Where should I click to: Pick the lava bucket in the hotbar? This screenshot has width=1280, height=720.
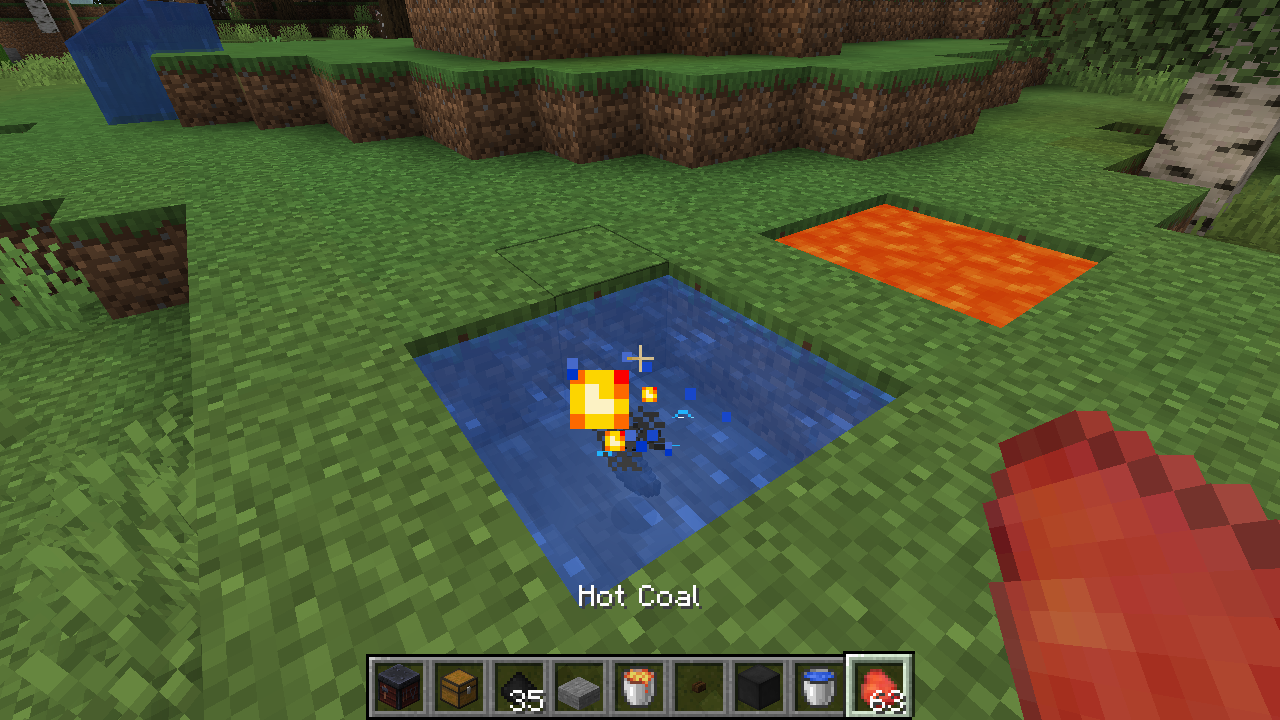[x=640, y=687]
